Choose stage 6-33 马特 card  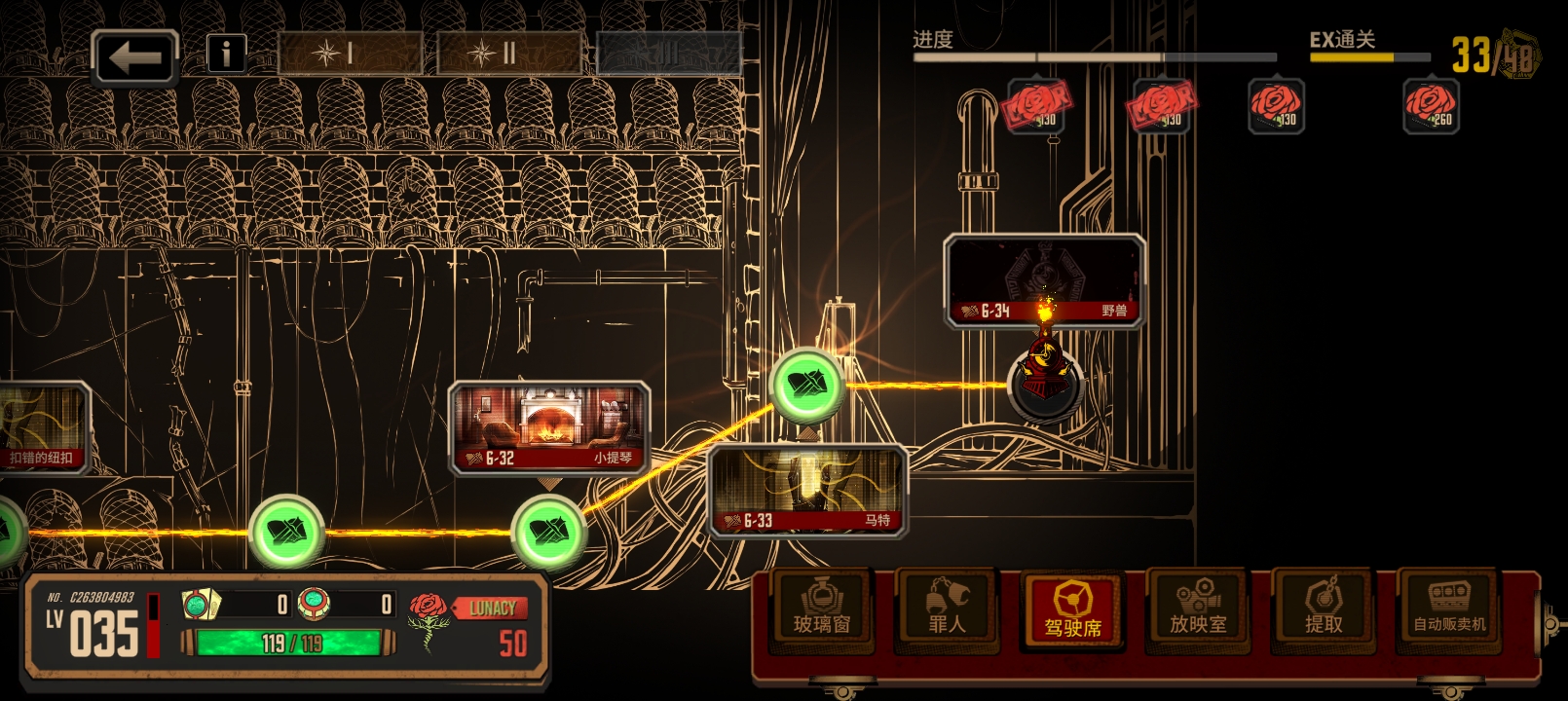click(x=808, y=490)
